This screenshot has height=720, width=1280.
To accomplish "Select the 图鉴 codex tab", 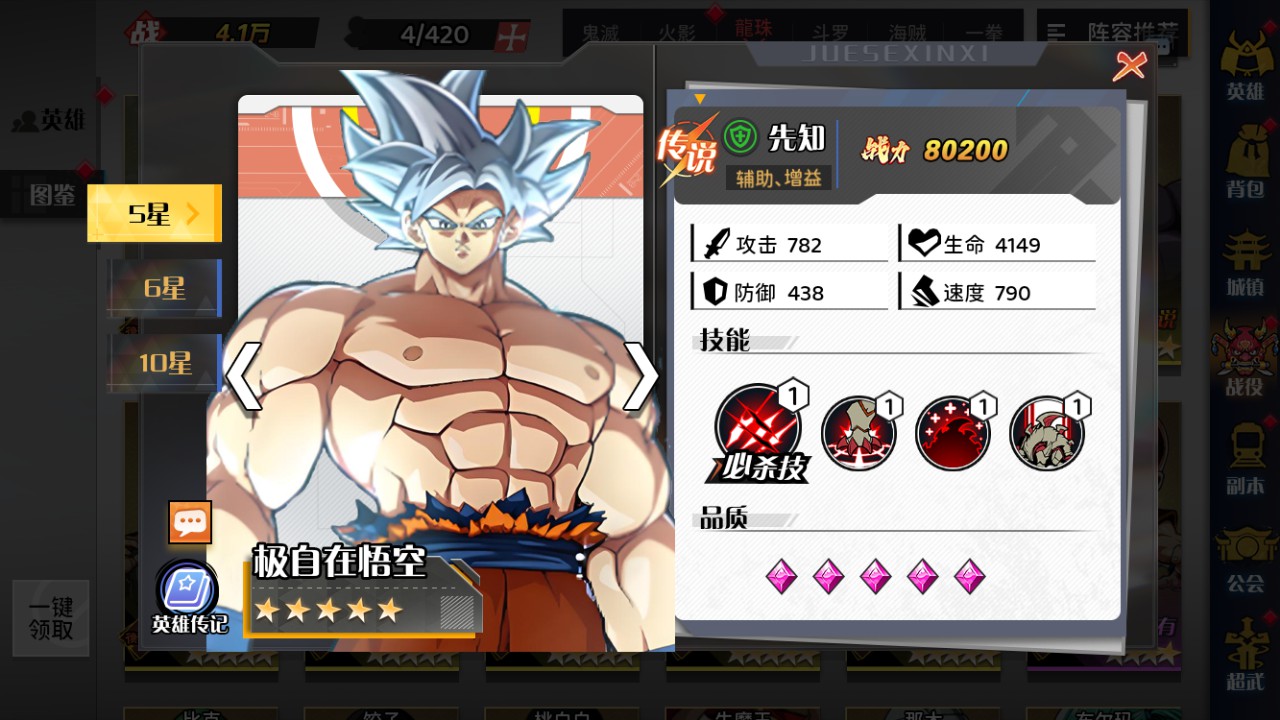I will point(52,194).
